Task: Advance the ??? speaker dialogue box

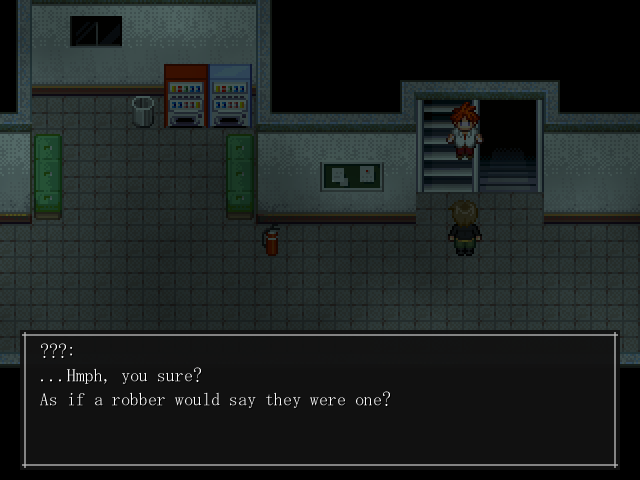Action: click(x=320, y=400)
